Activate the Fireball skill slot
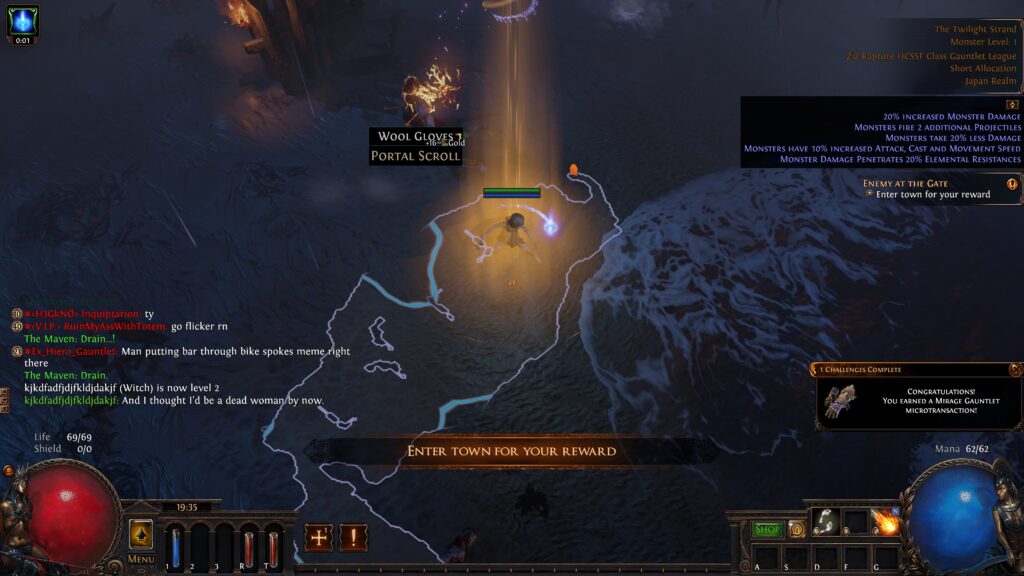 click(885, 522)
